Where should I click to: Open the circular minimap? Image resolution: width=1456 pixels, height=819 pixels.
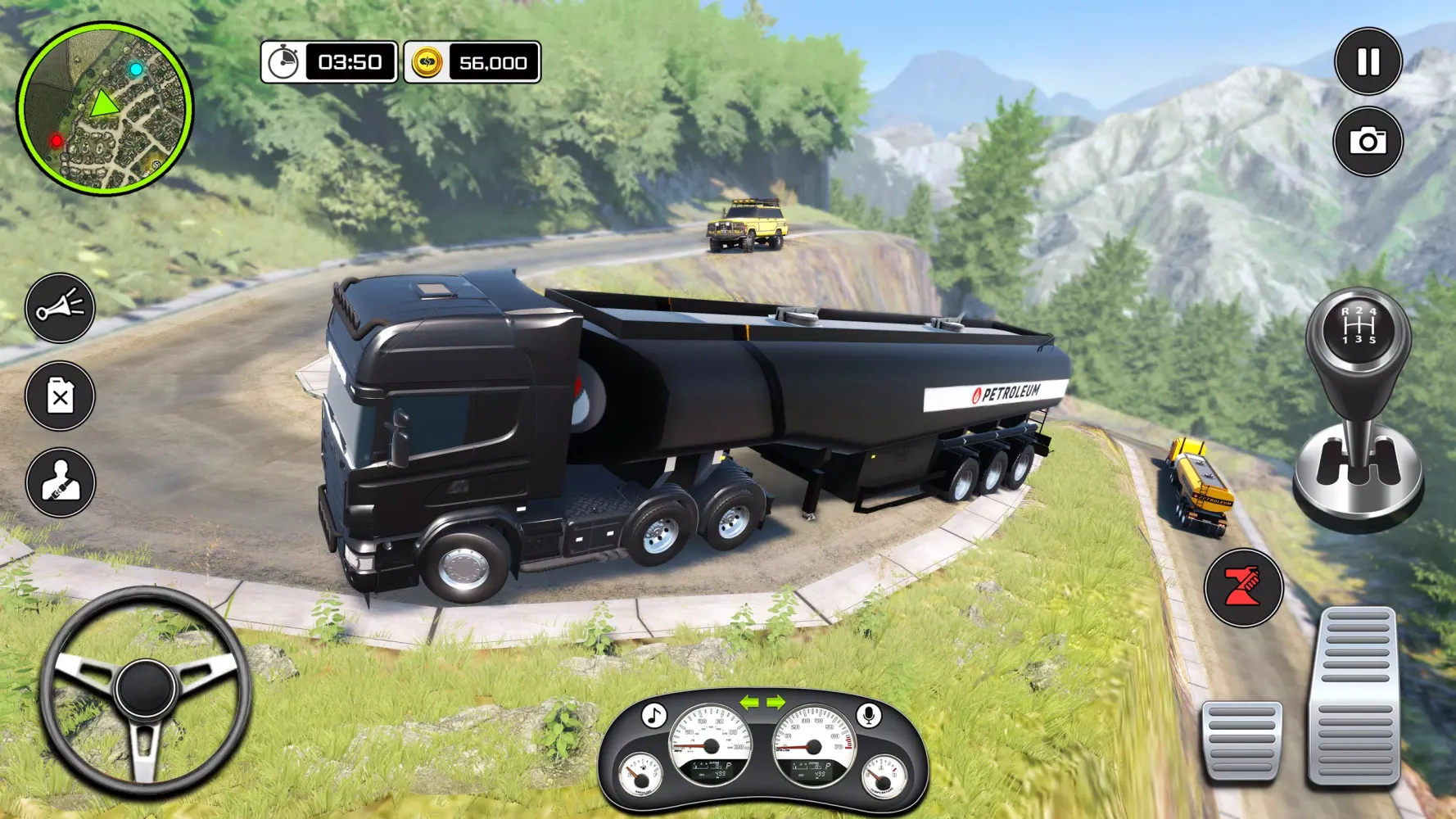105,109
